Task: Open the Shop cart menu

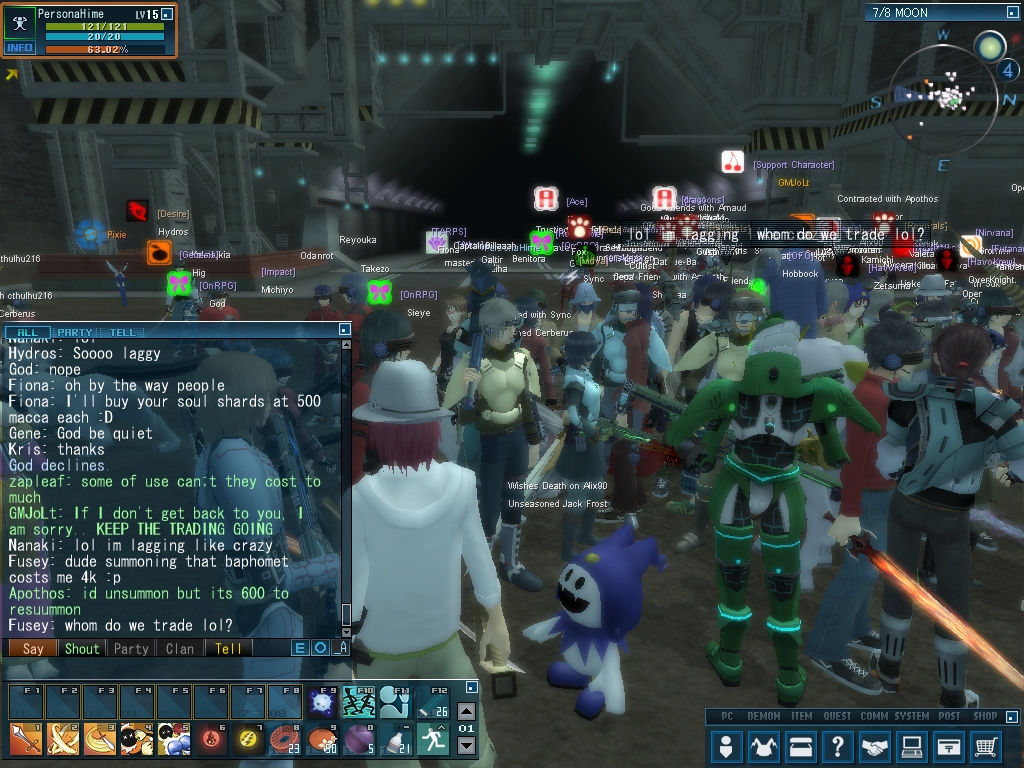Action: pyautogui.click(x=986, y=746)
